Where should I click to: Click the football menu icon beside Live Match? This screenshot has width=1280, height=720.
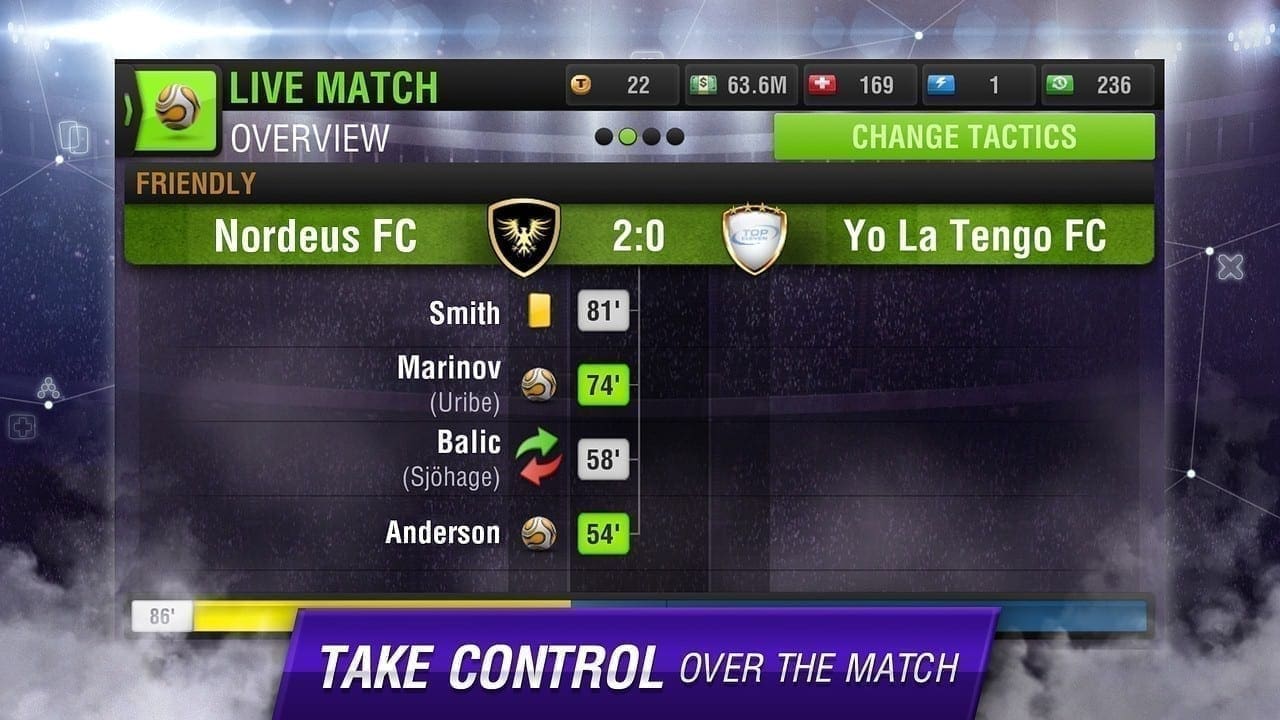(177, 108)
